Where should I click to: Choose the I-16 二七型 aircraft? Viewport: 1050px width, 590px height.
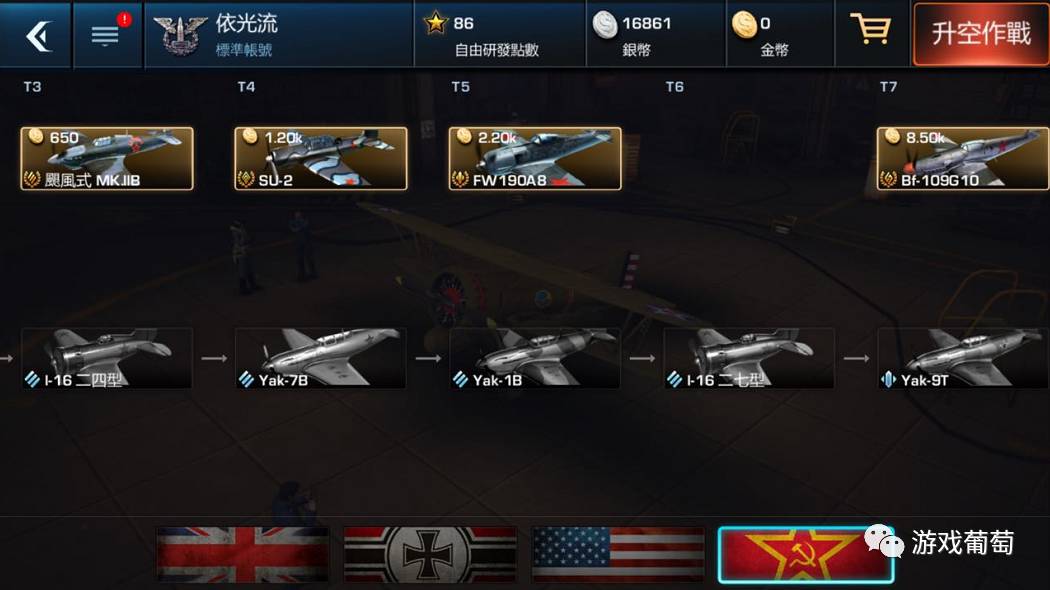pos(749,358)
